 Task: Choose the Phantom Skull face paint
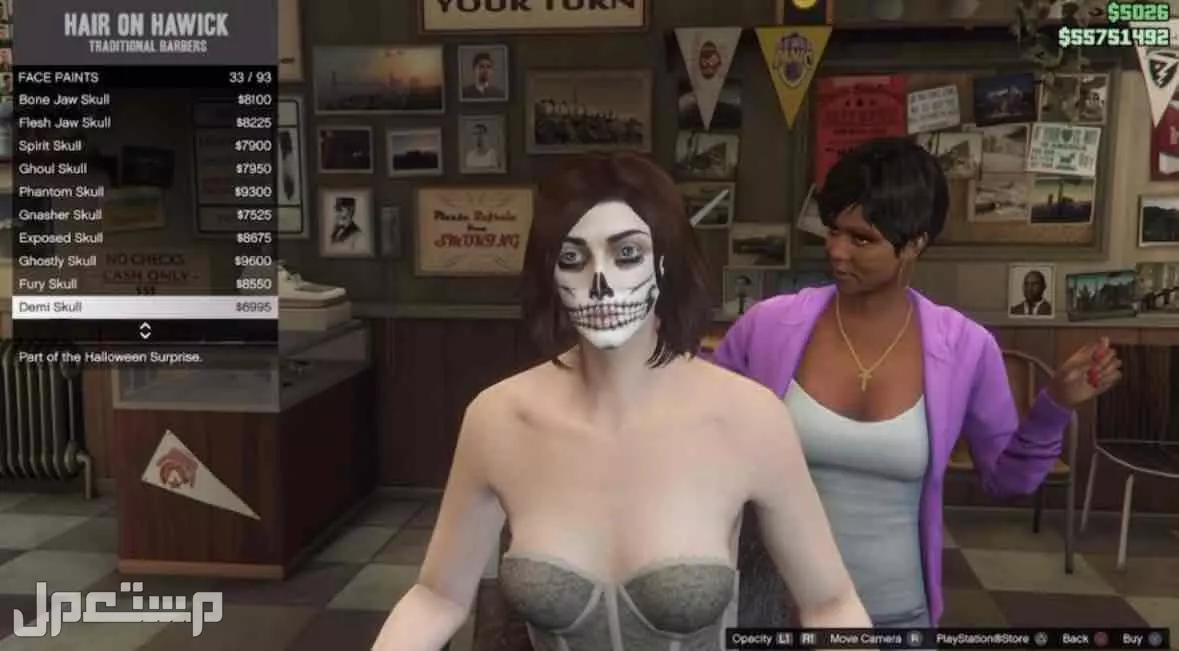pyautogui.click(x=144, y=192)
